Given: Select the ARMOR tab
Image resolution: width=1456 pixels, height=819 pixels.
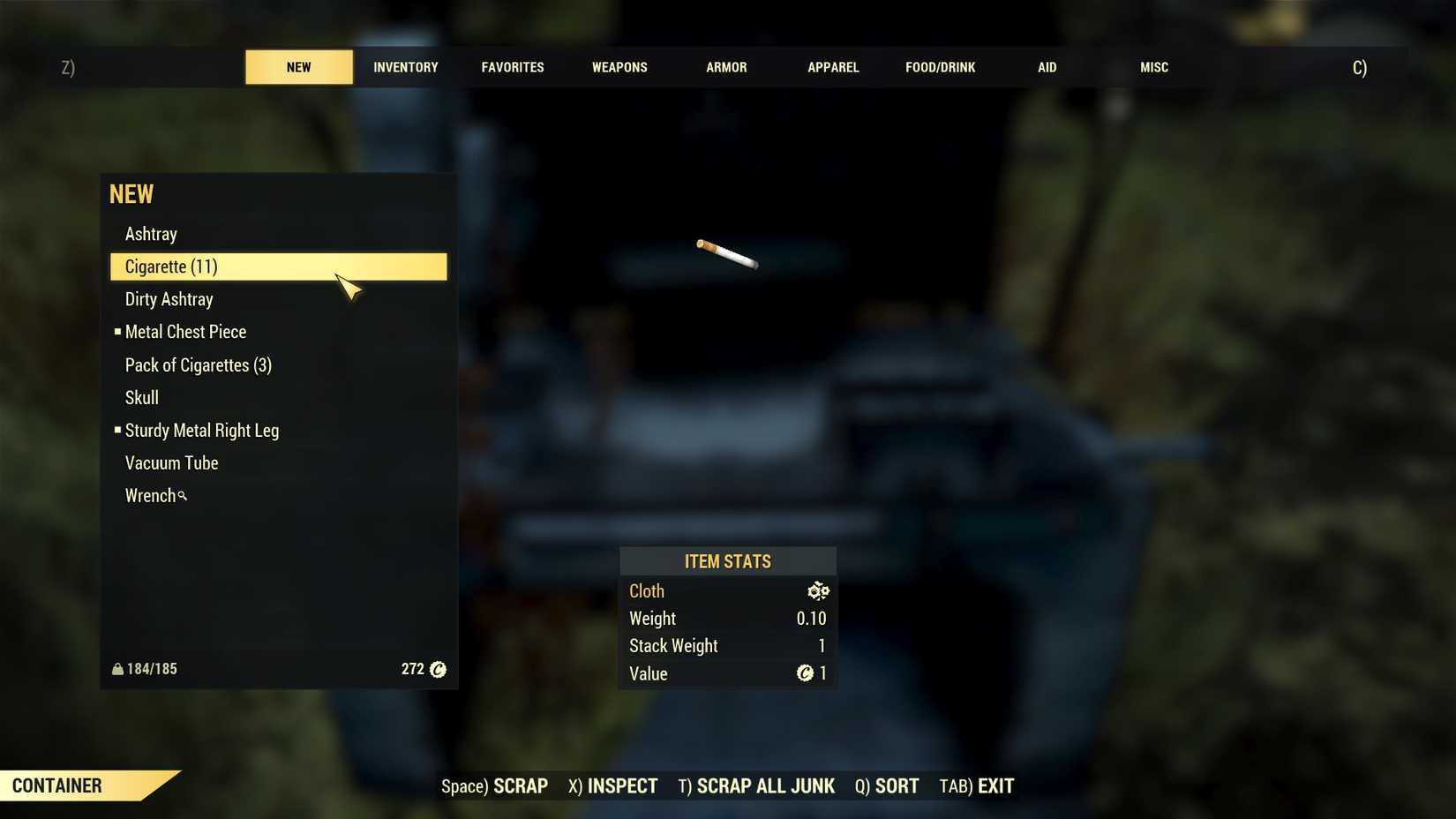Looking at the screenshot, I should pyautogui.click(x=726, y=67).
